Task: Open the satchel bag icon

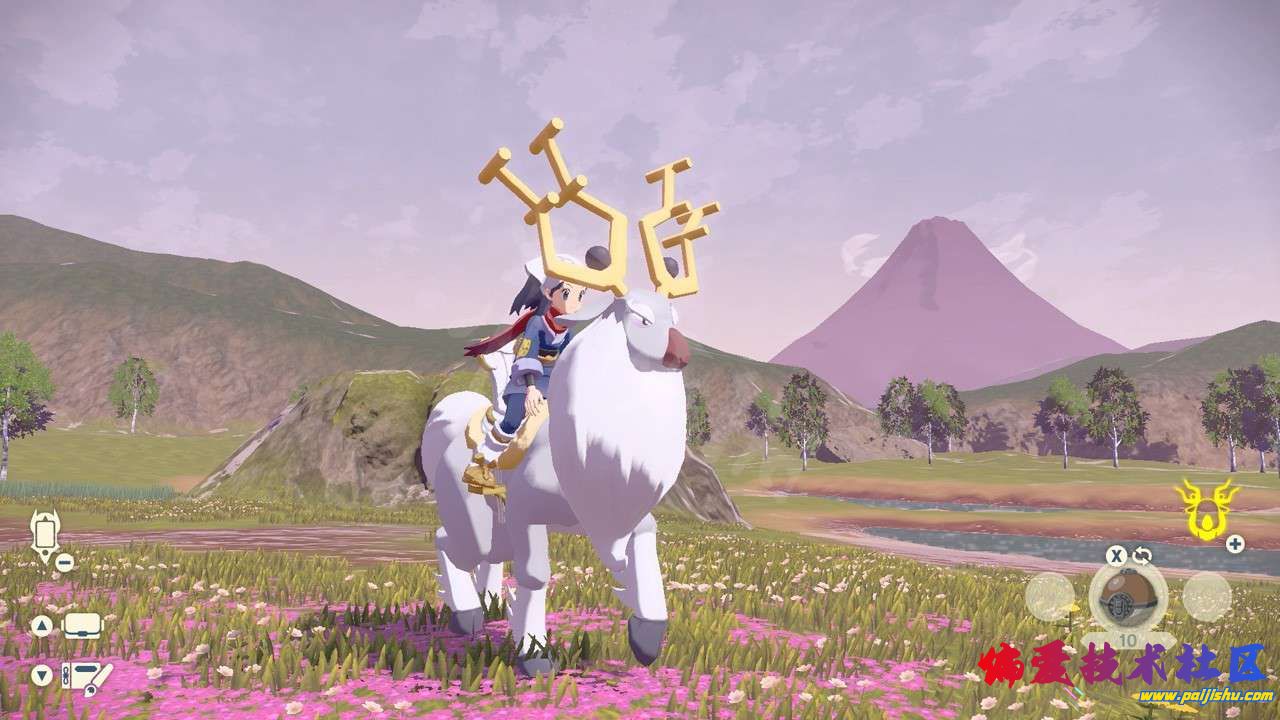Action: [x=84, y=626]
